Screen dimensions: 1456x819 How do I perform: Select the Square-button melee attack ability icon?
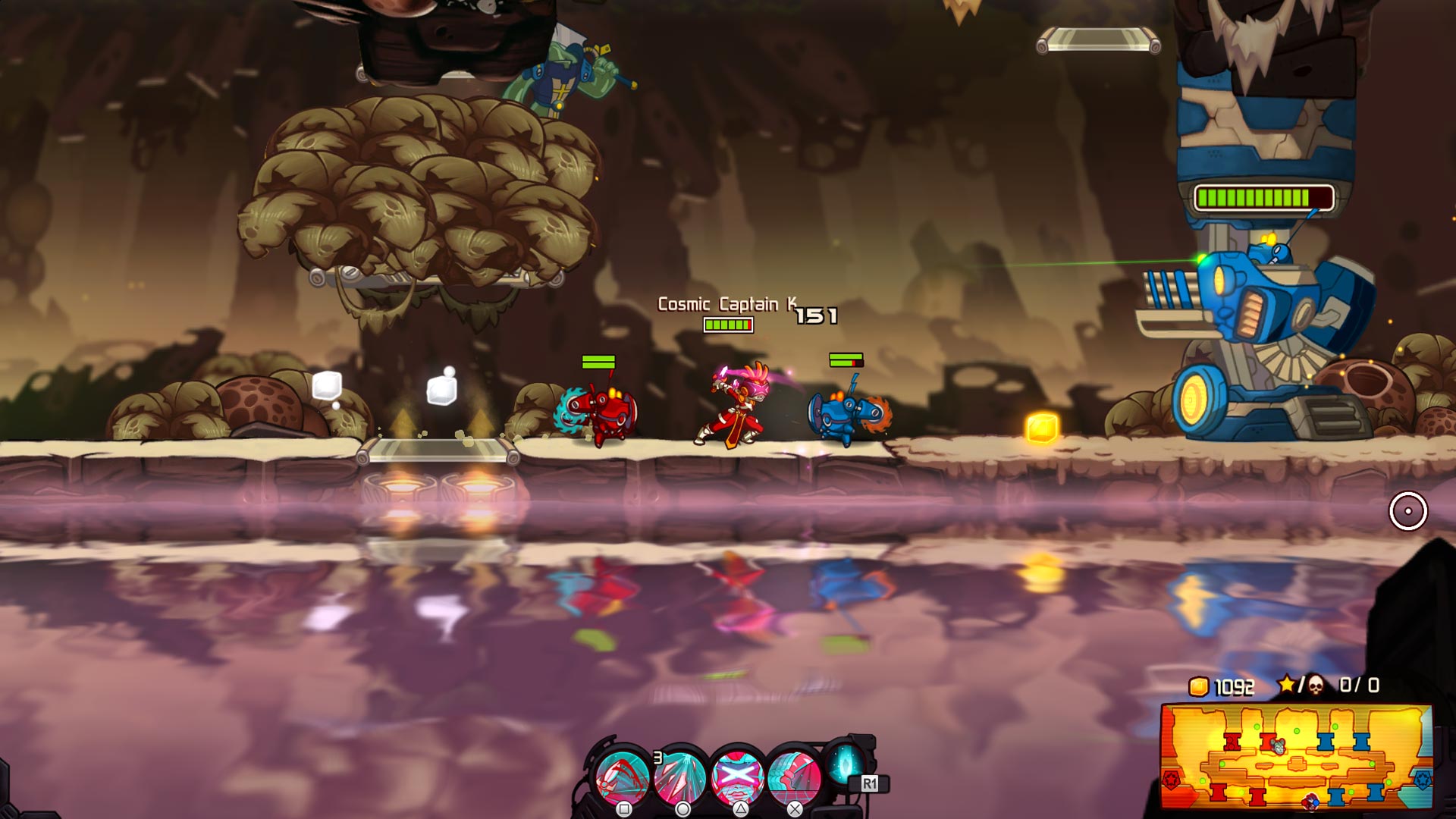(622, 775)
